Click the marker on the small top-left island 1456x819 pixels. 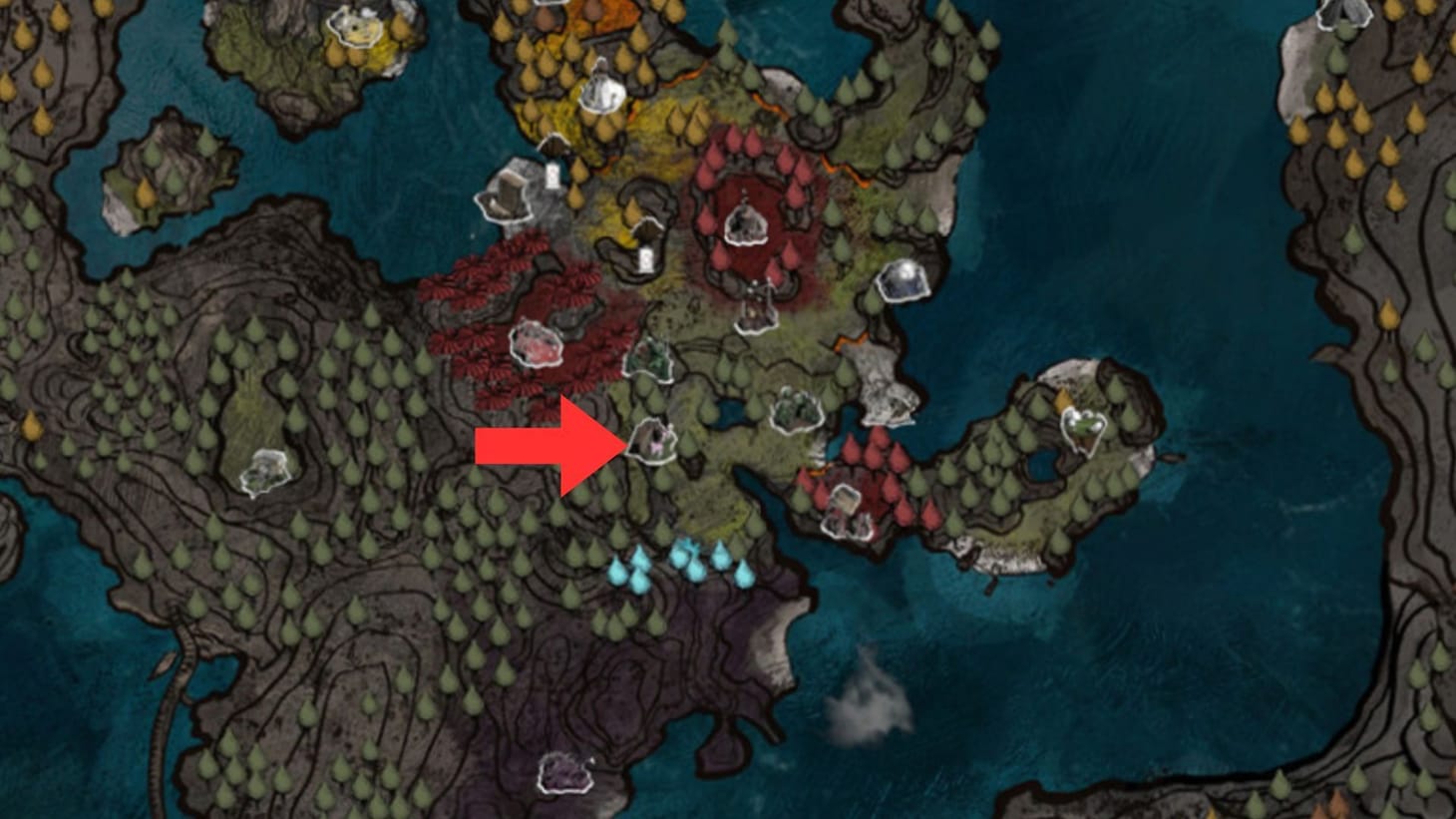click(x=353, y=27)
